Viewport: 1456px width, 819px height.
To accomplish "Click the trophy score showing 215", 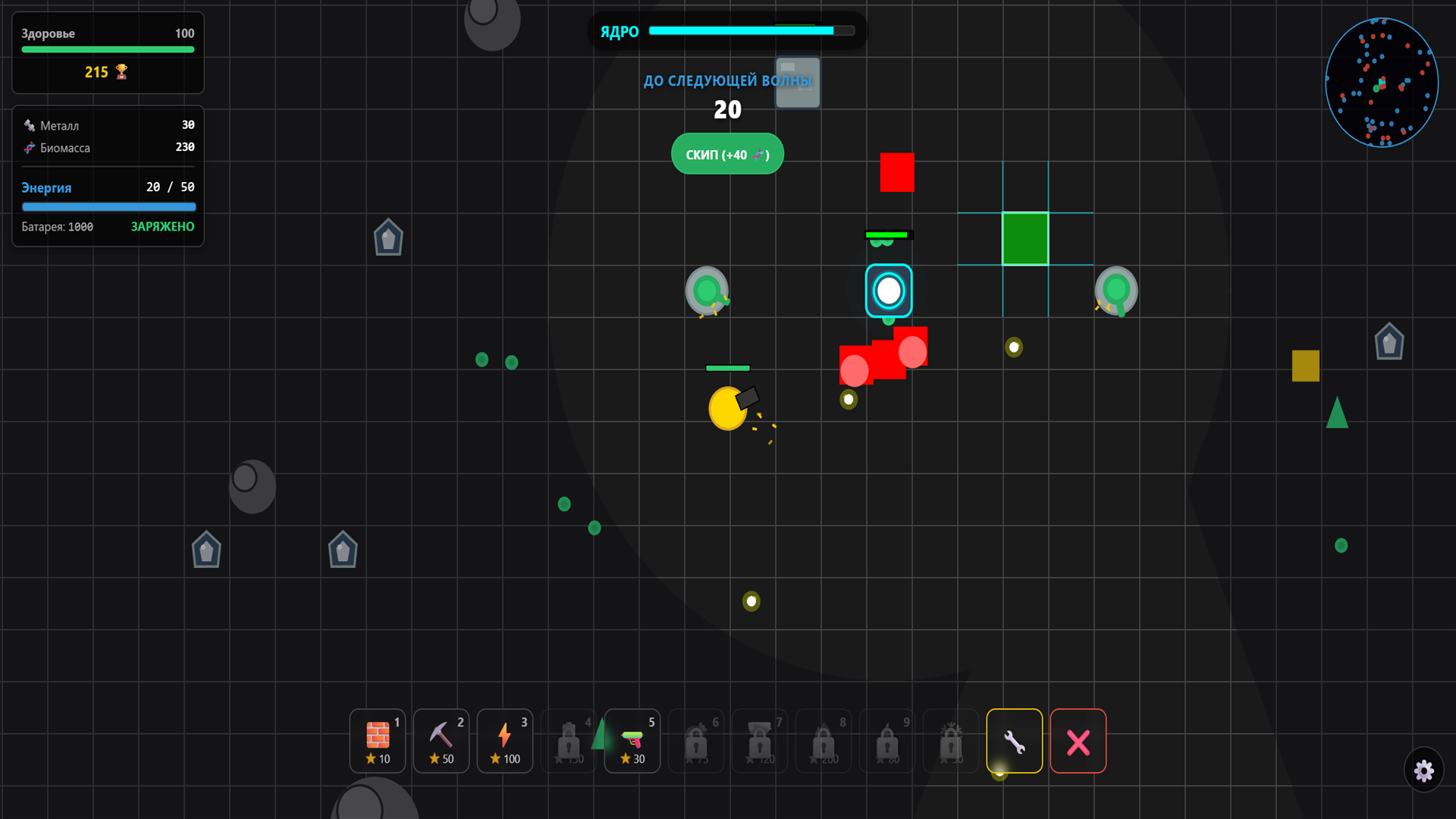I will point(107,72).
